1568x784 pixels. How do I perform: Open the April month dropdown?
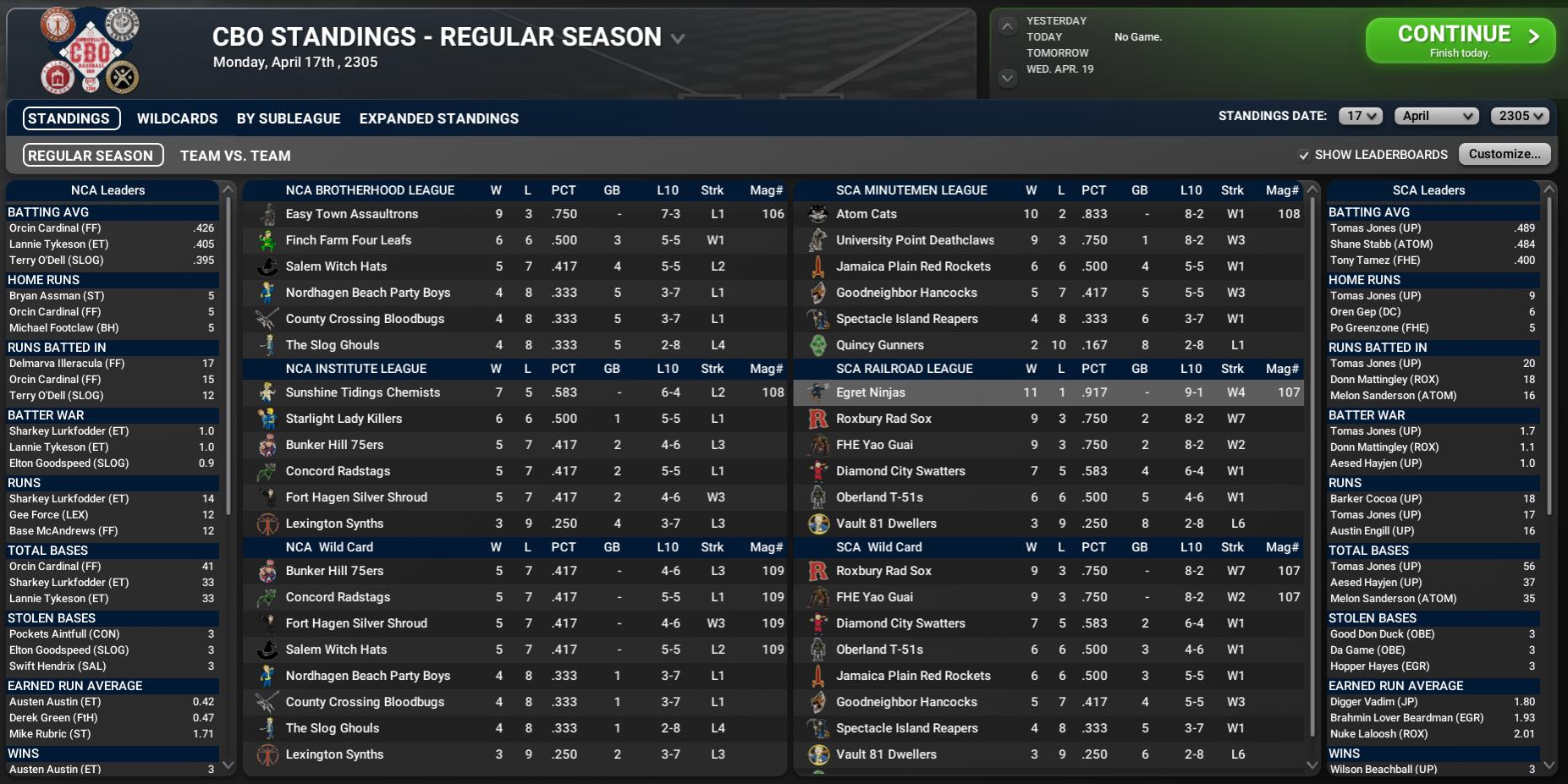(x=1437, y=117)
